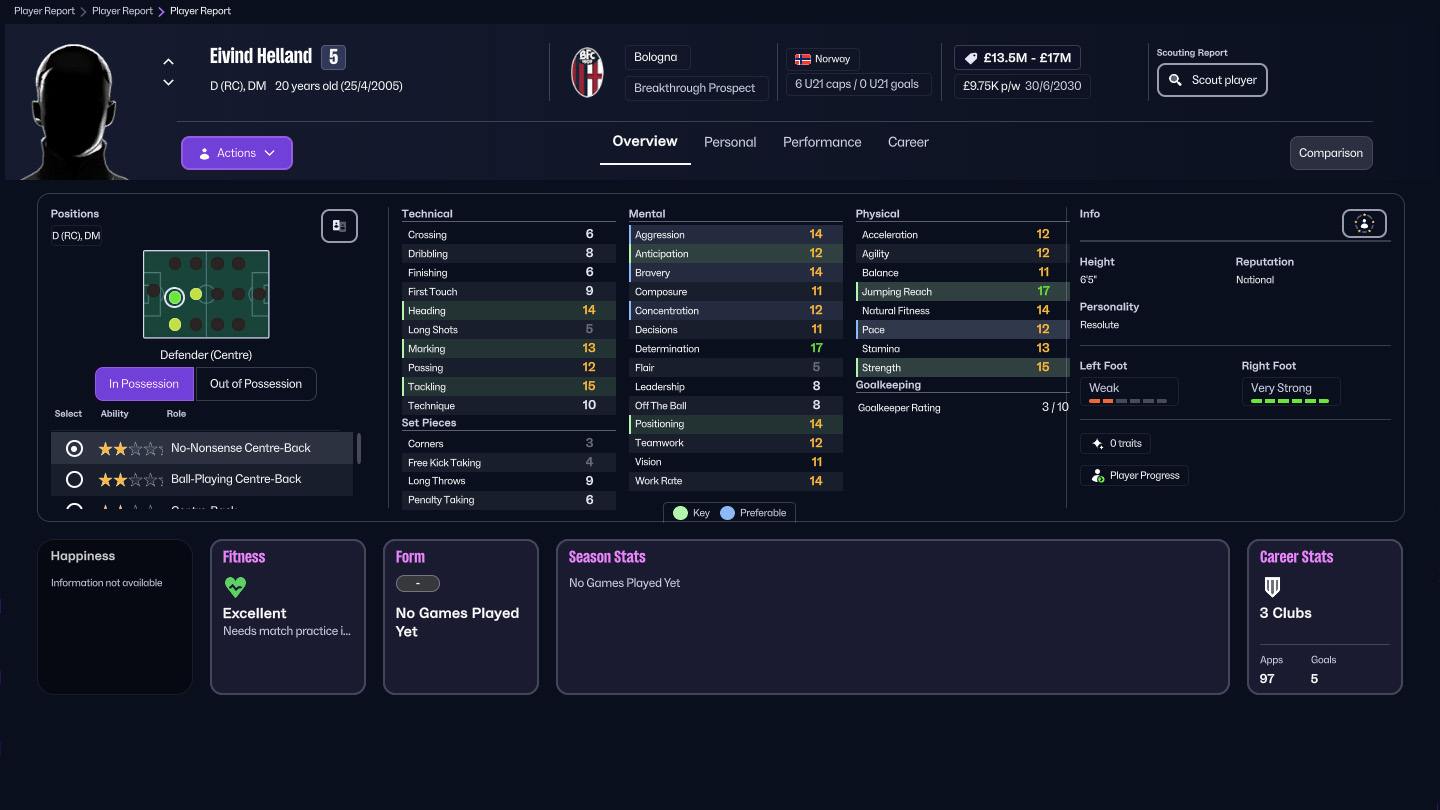The width and height of the screenshot is (1440, 810).
Task: Switch to the Performance tab
Action: click(x=822, y=142)
